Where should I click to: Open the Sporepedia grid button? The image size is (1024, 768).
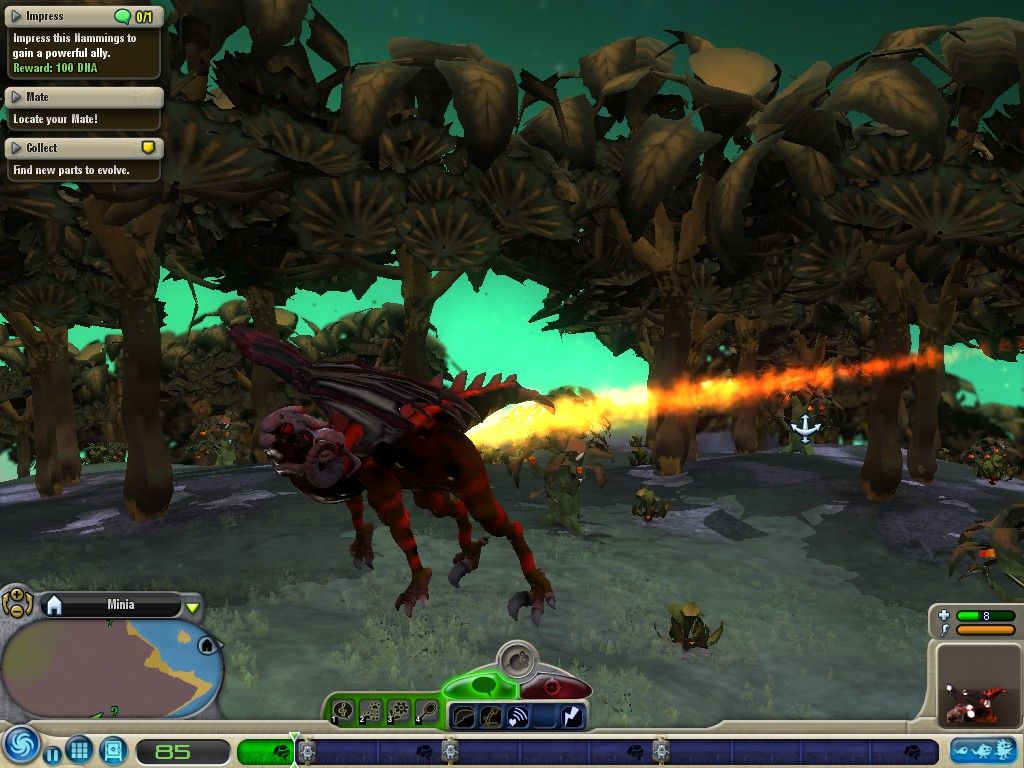pyautogui.click(x=80, y=749)
